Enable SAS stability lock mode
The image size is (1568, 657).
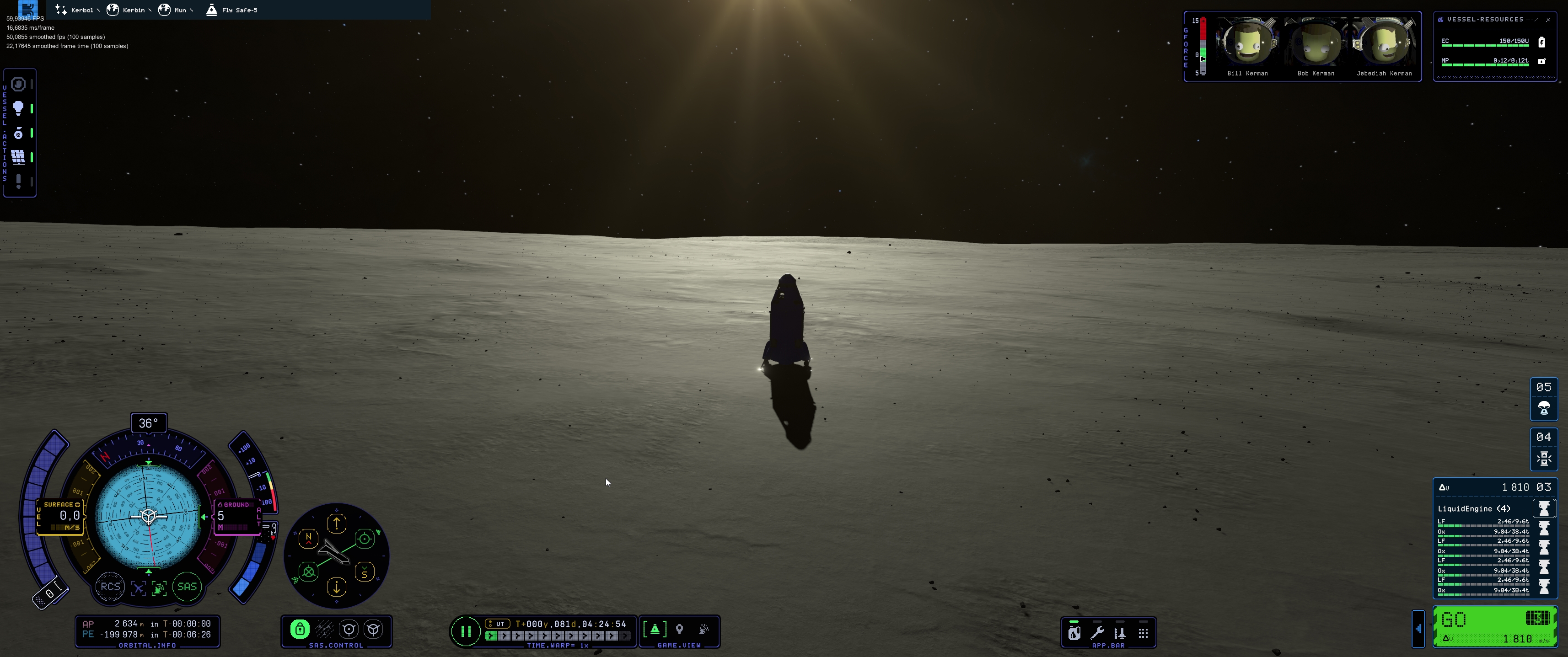click(300, 629)
